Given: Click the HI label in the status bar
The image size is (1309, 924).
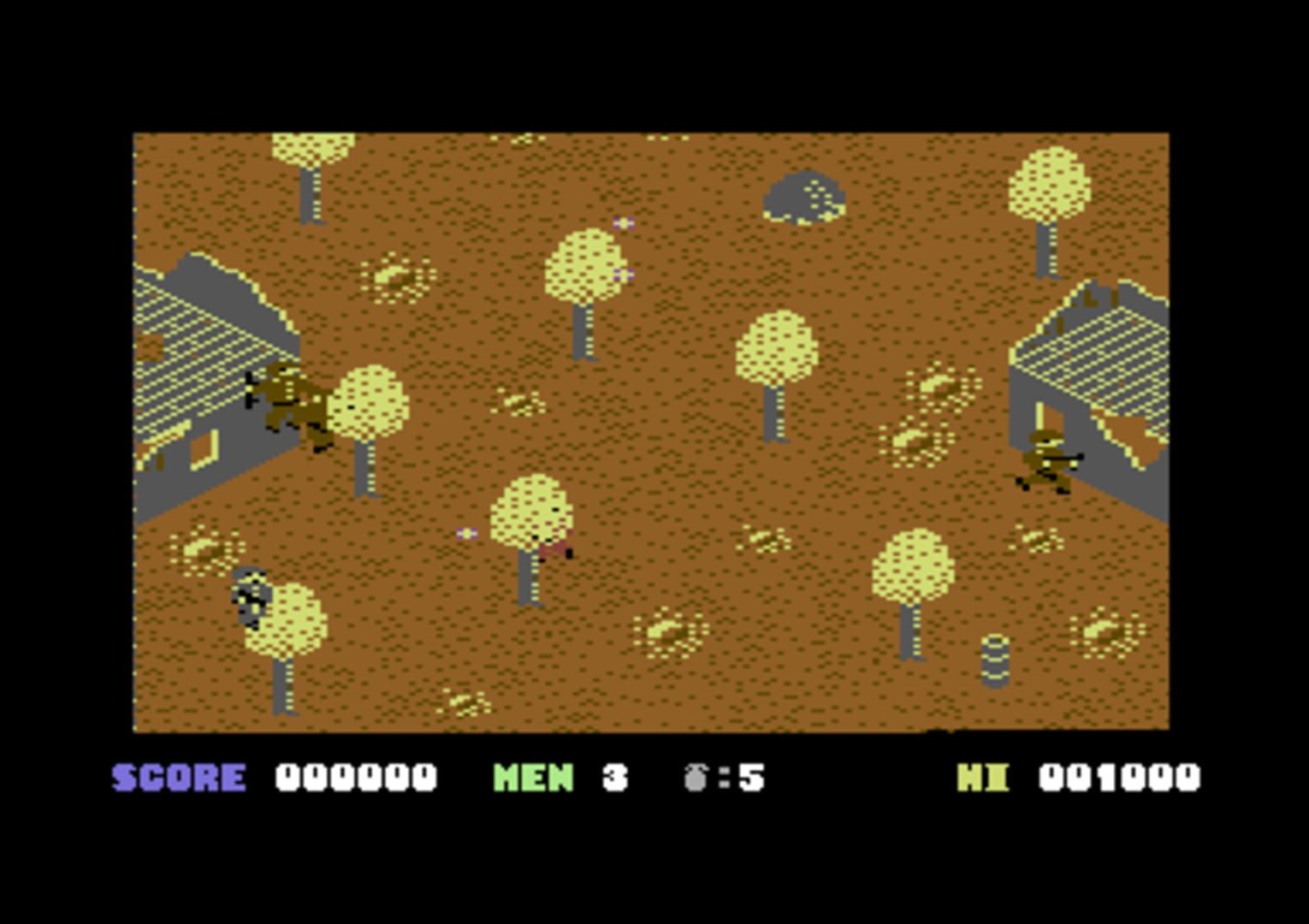Looking at the screenshot, I should (984, 777).
